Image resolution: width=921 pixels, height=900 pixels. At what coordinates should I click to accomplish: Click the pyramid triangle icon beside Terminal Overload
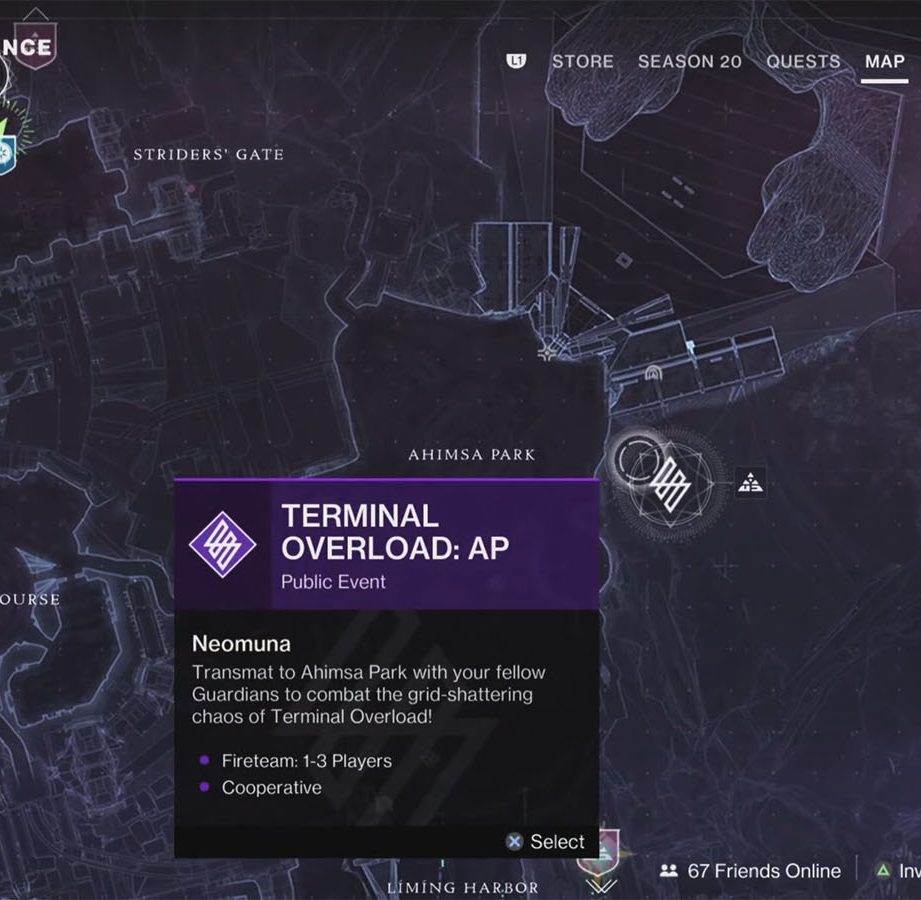click(751, 483)
